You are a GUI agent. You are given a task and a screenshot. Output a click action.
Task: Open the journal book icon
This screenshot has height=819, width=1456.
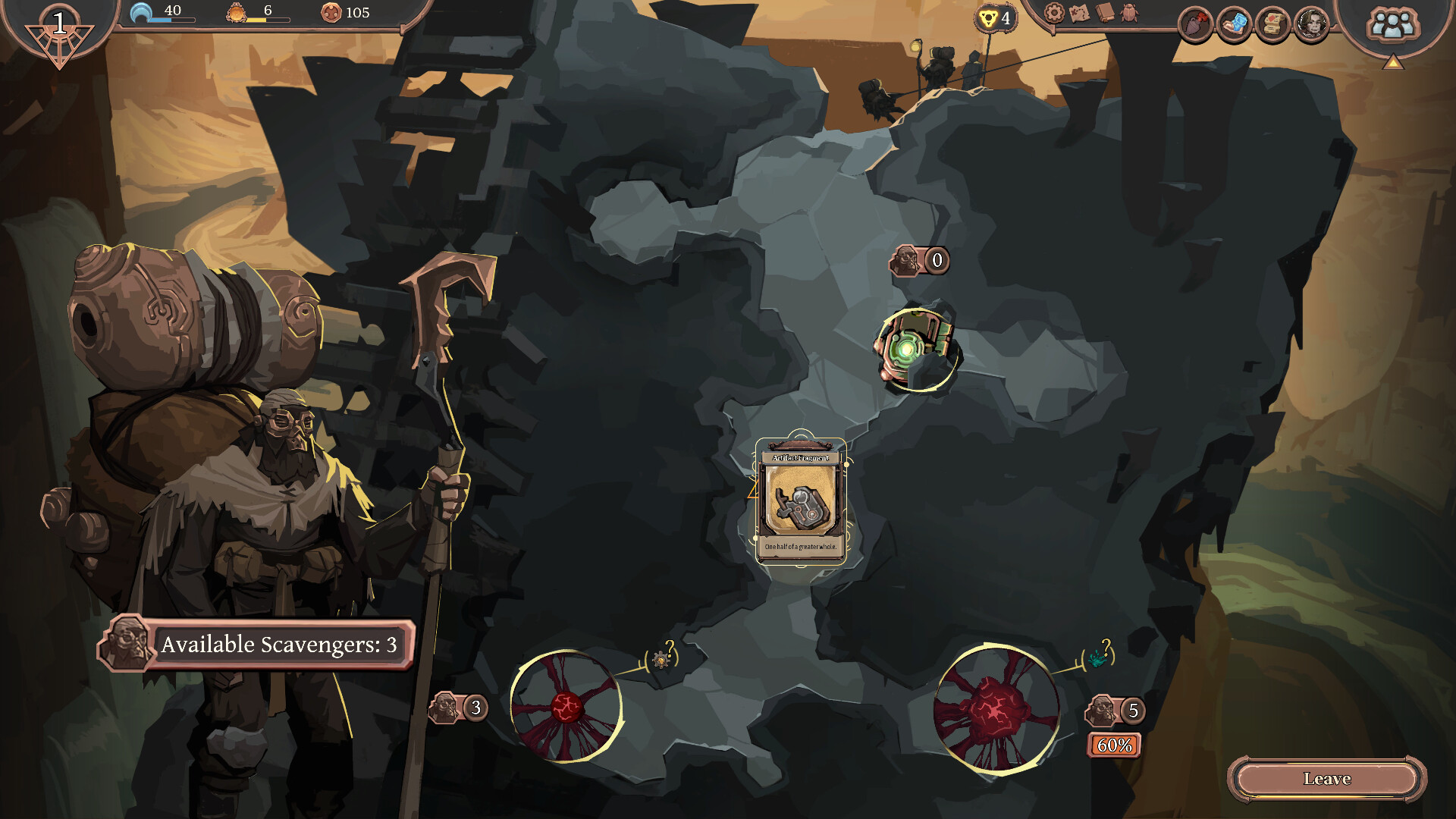[x=1105, y=13]
